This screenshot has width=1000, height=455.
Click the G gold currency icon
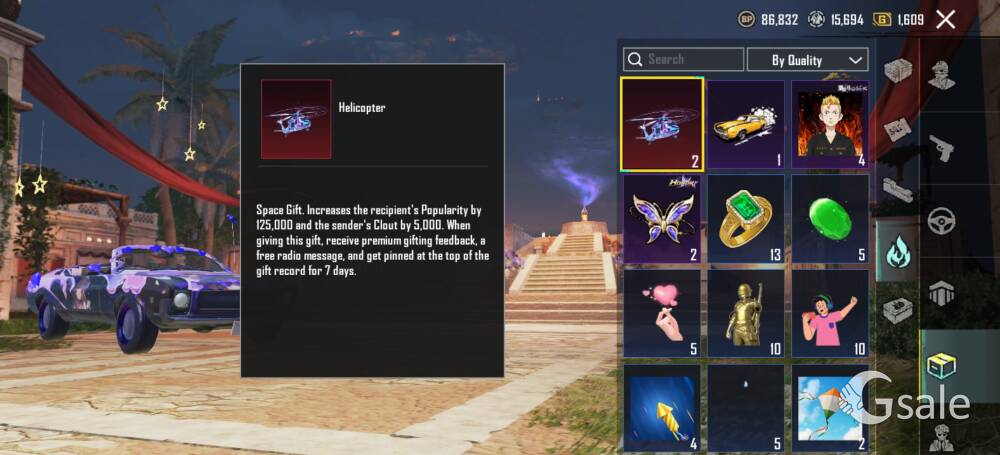(882, 19)
